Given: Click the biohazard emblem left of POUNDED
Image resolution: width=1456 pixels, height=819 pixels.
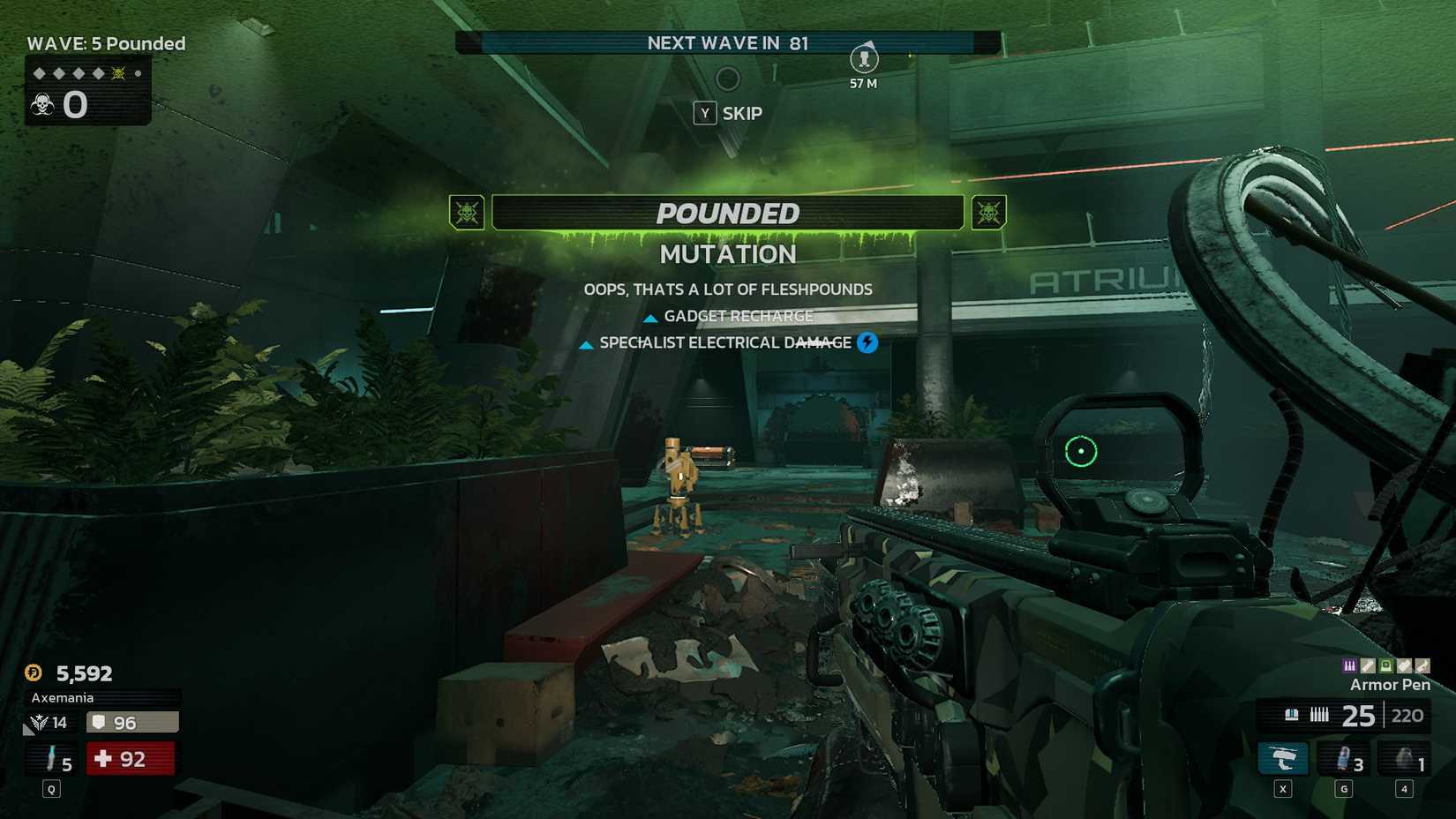Looking at the screenshot, I should coord(467,213).
